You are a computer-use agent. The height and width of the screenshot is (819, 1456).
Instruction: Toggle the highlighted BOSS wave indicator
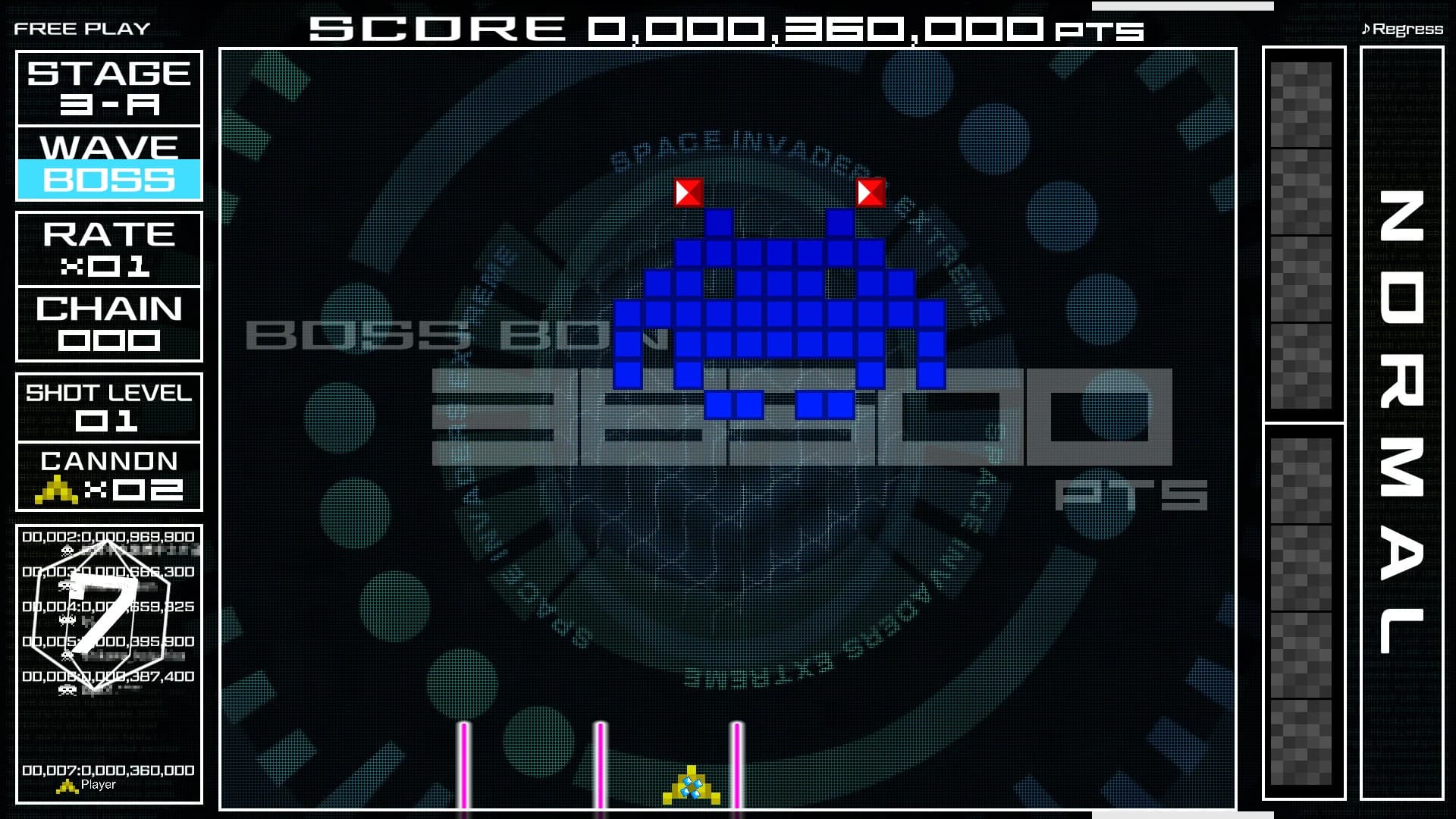point(108,180)
